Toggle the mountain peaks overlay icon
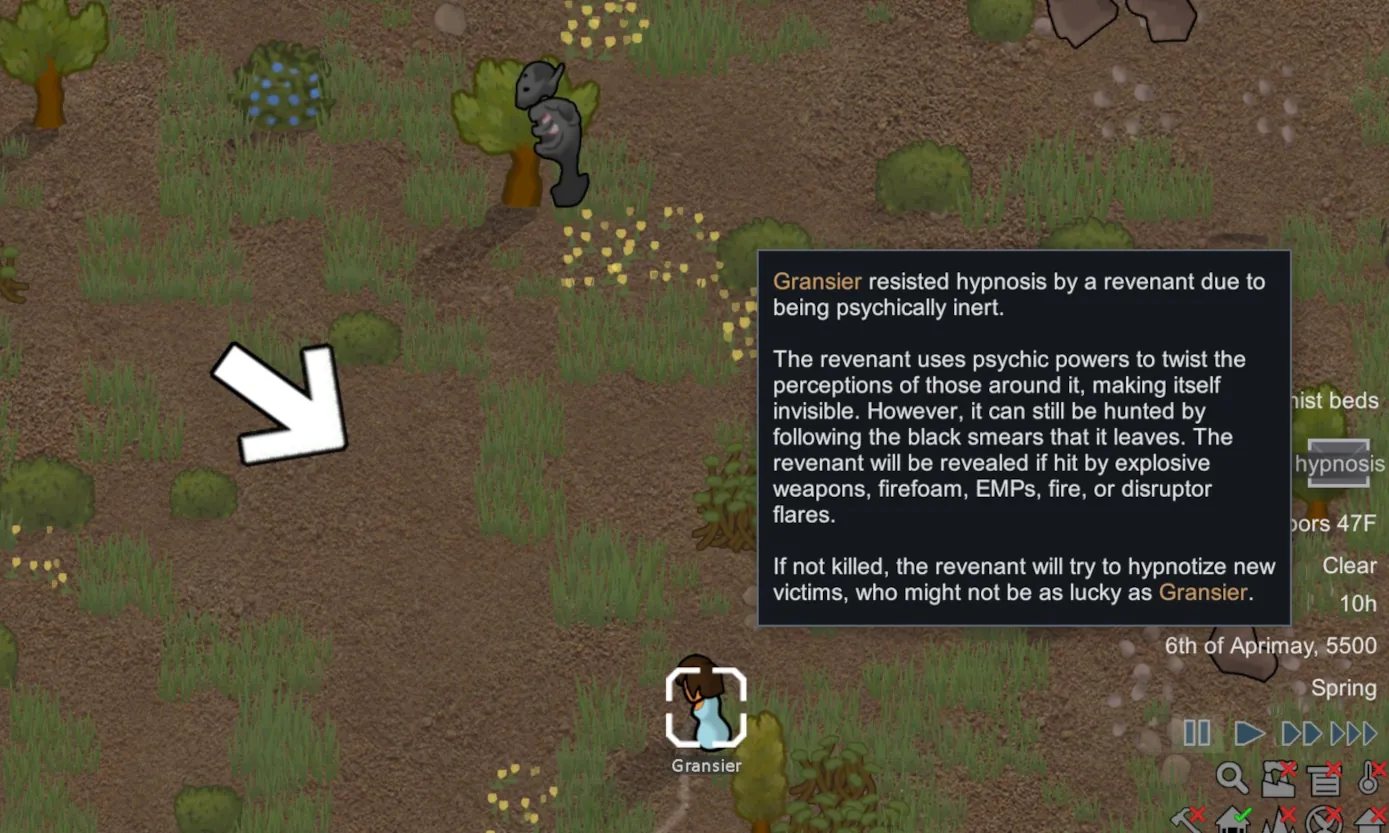Image resolution: width=1389 pixels, height=833 pixels. point(1278,821)
